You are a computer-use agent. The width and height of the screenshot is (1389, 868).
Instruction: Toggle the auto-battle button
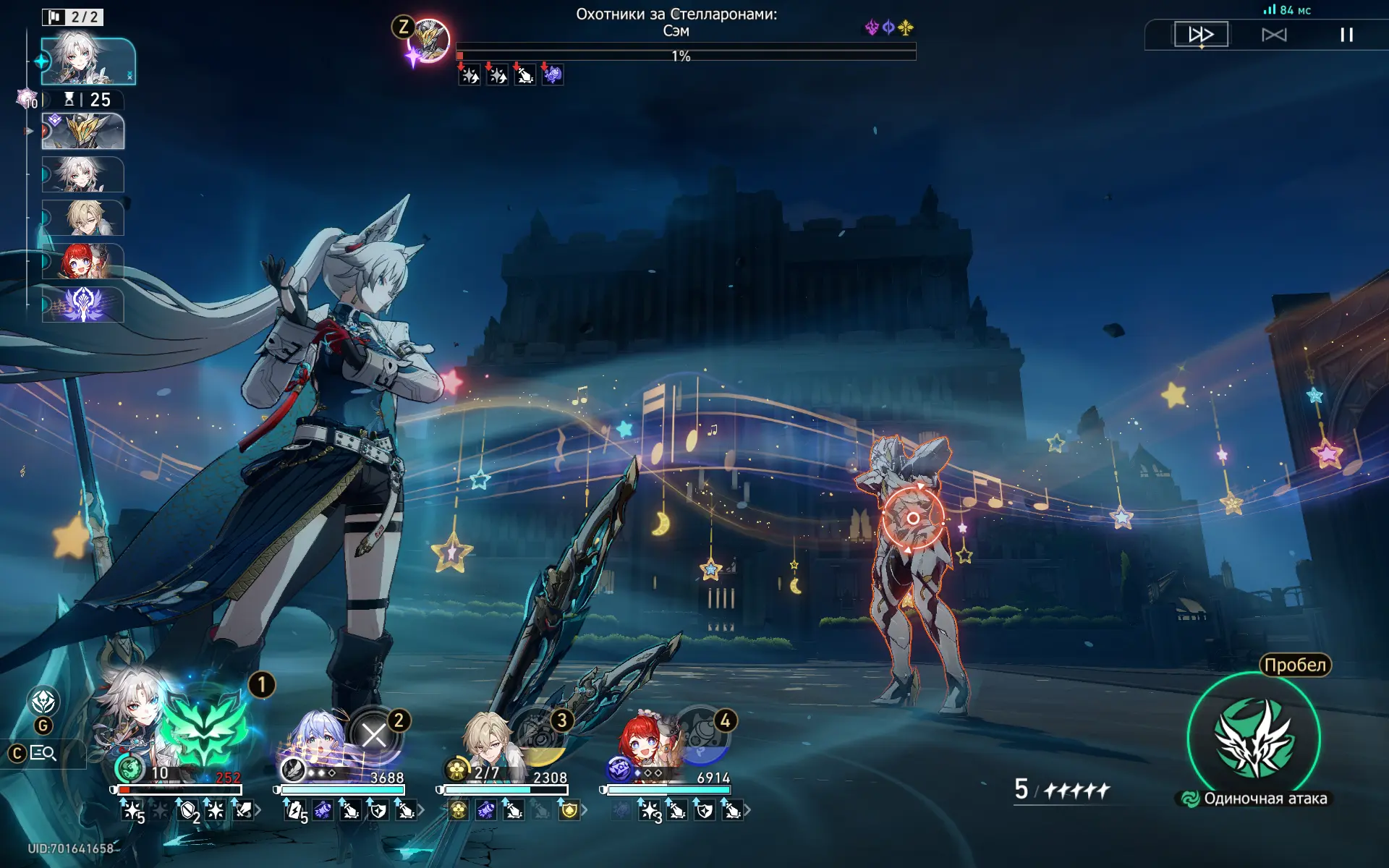tap(1274, 35)
